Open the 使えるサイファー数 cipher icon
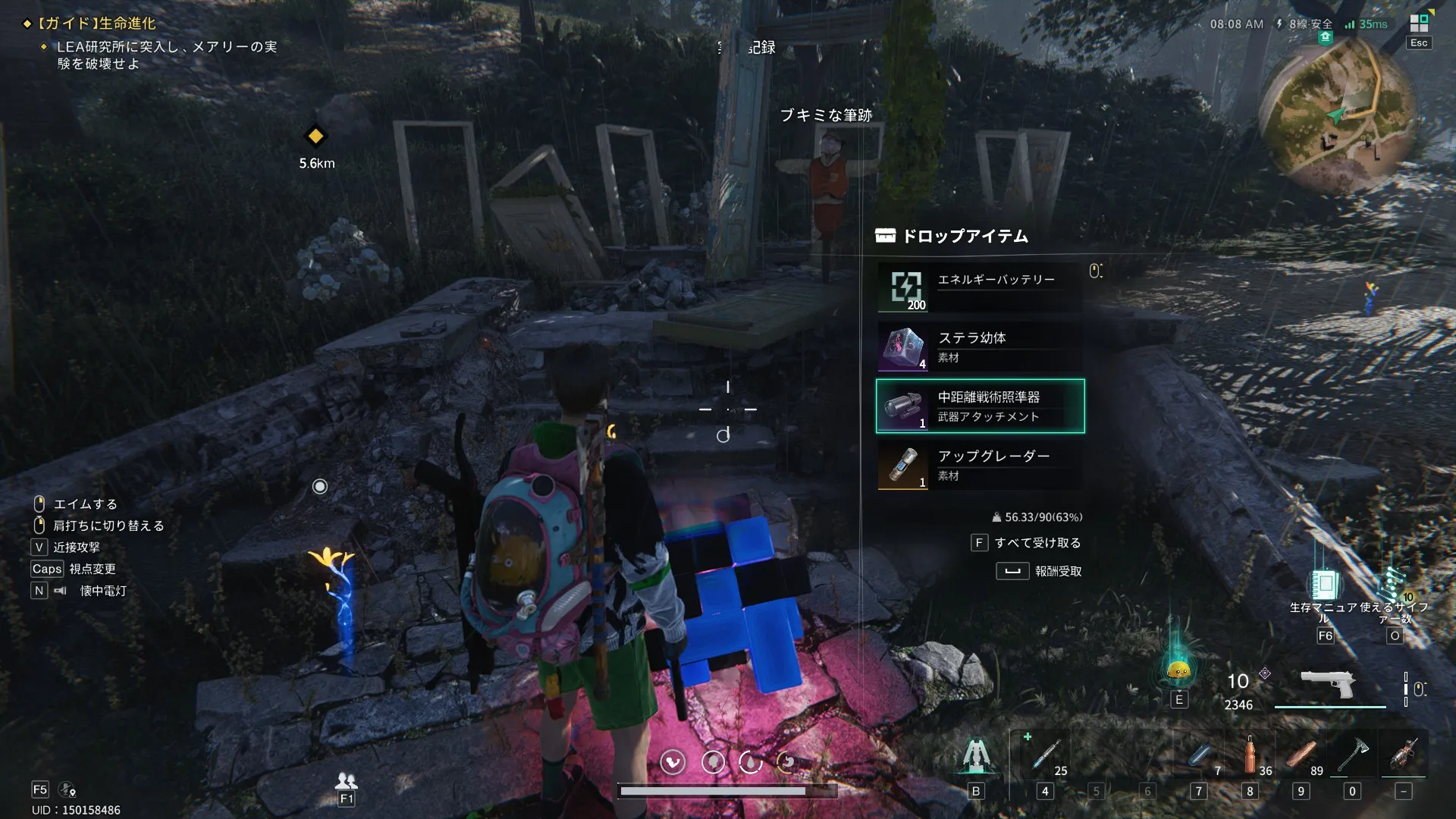 coord(1394,585)
